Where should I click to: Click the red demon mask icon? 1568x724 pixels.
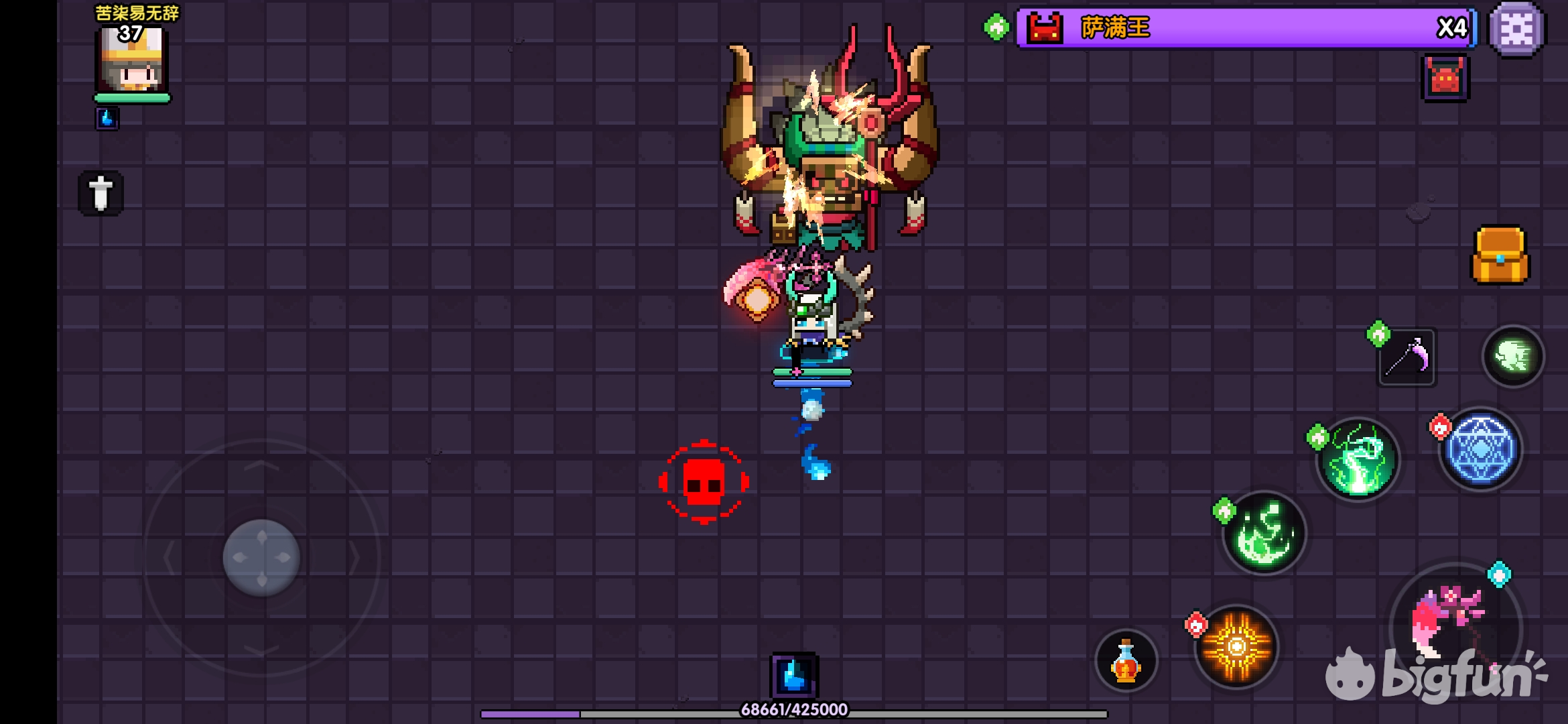click(x=1445, y=78)
